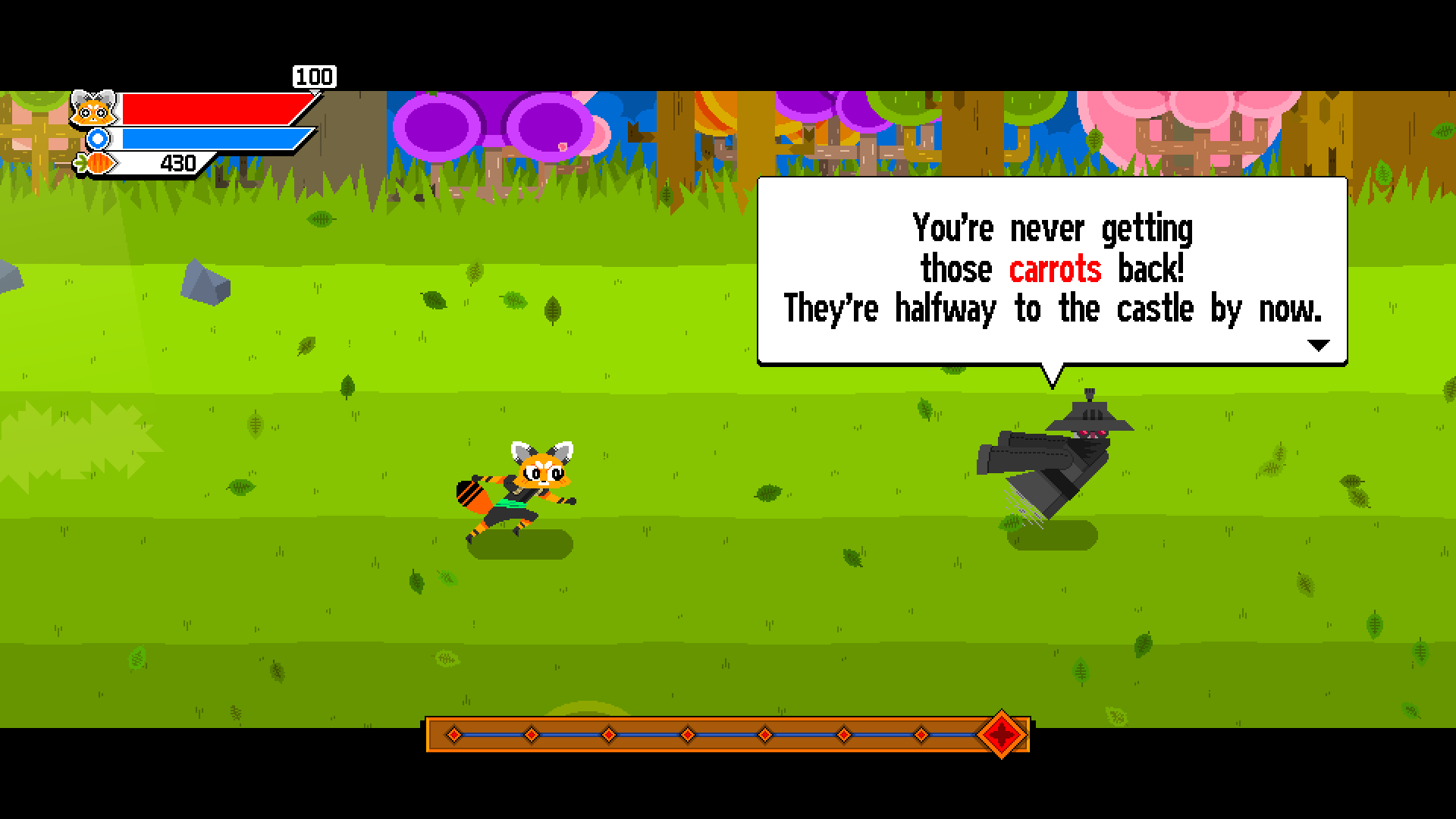Click the level 100 badge above the HP bar
This screenshot has width=1456, height=819.
click(x=314, y=77)
